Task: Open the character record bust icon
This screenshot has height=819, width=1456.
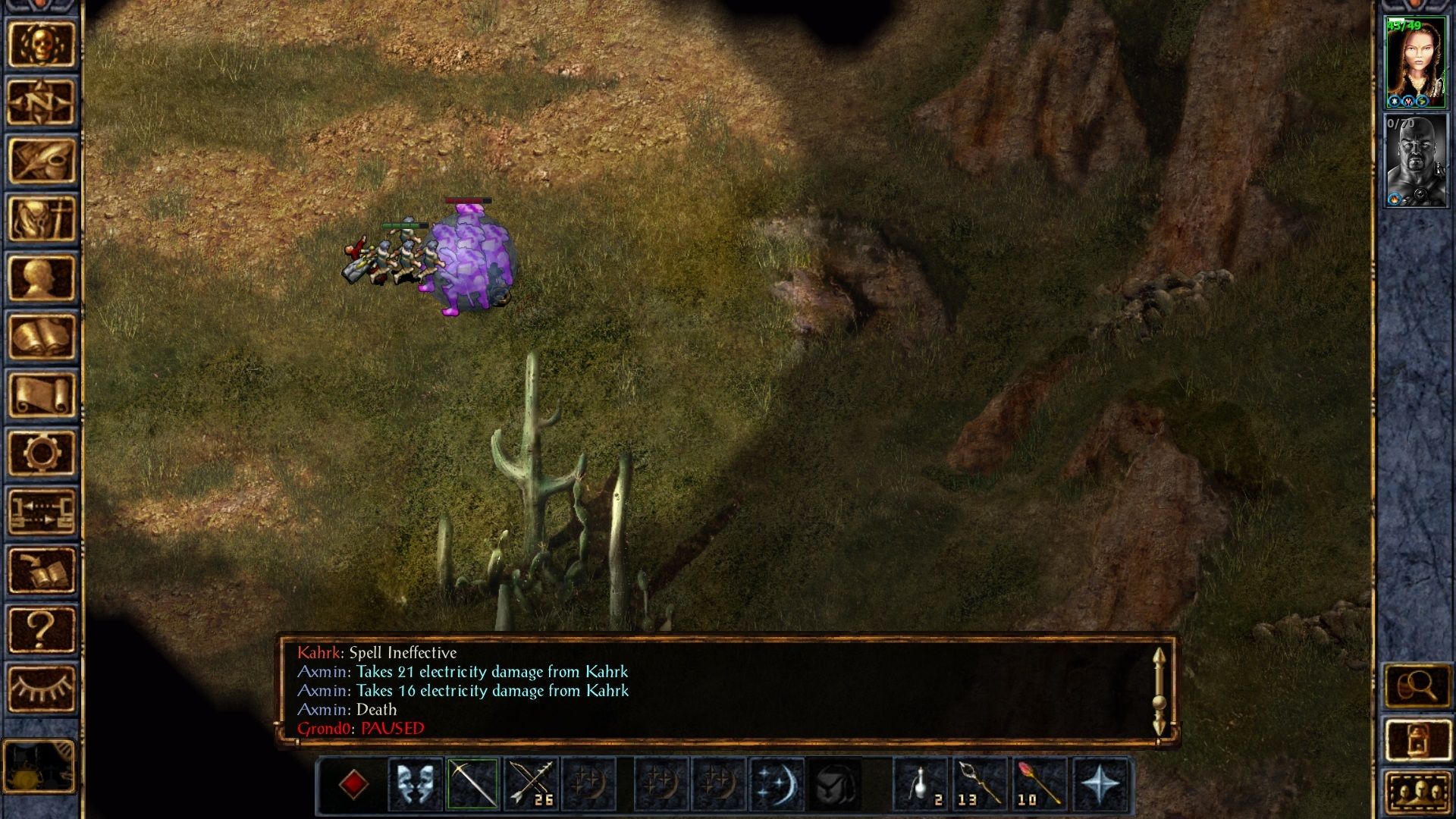Action: [41, 278]
